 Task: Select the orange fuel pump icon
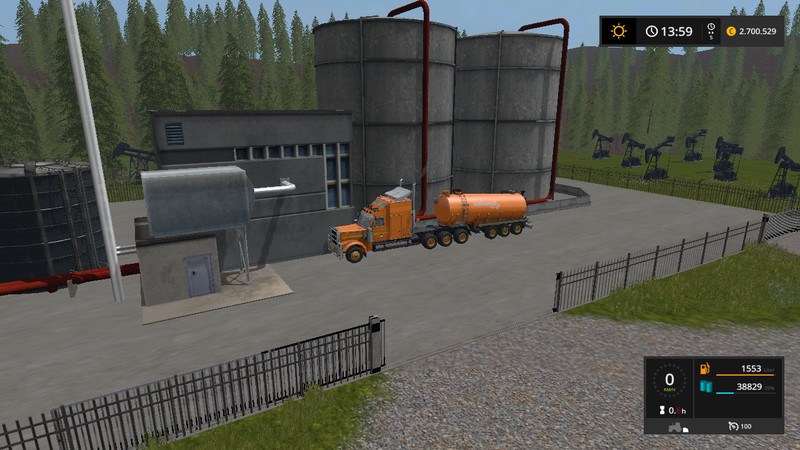click(705, 370)
